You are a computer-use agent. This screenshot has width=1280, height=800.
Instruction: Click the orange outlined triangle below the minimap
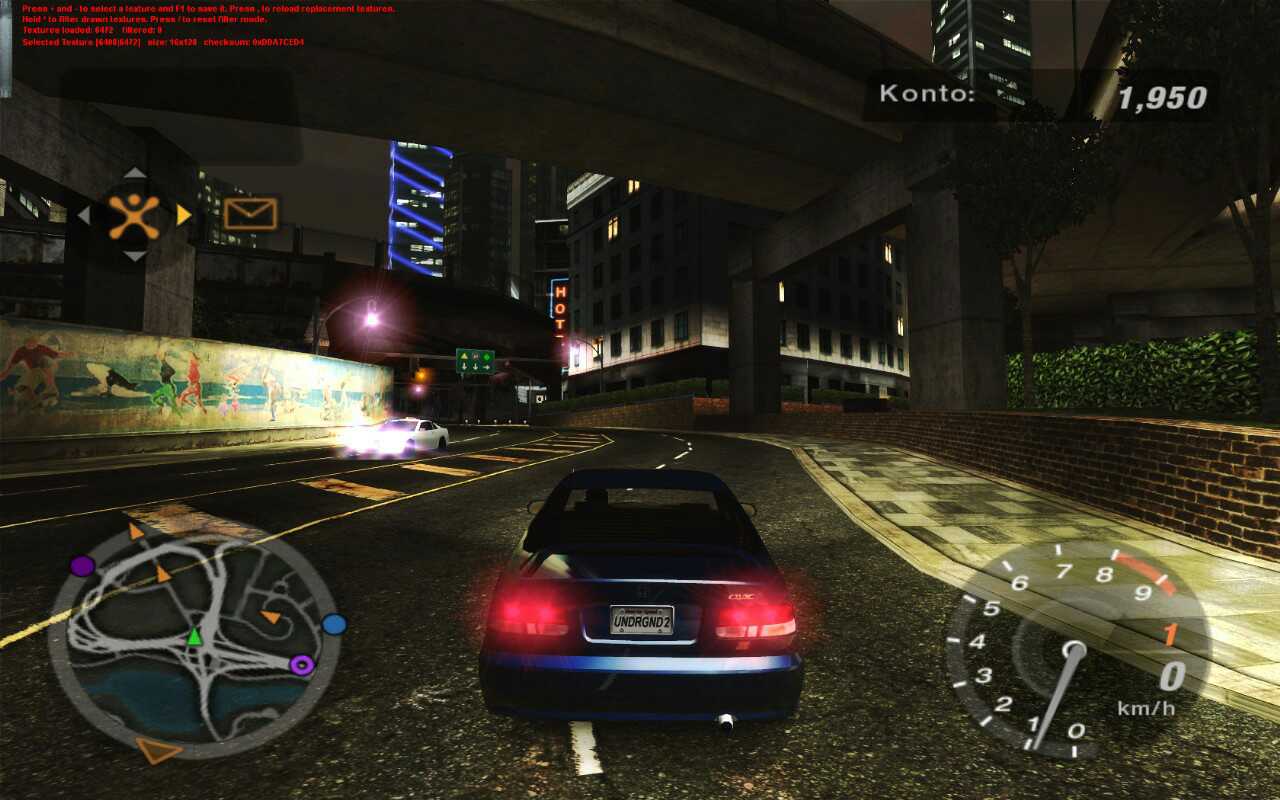[157, 751]
